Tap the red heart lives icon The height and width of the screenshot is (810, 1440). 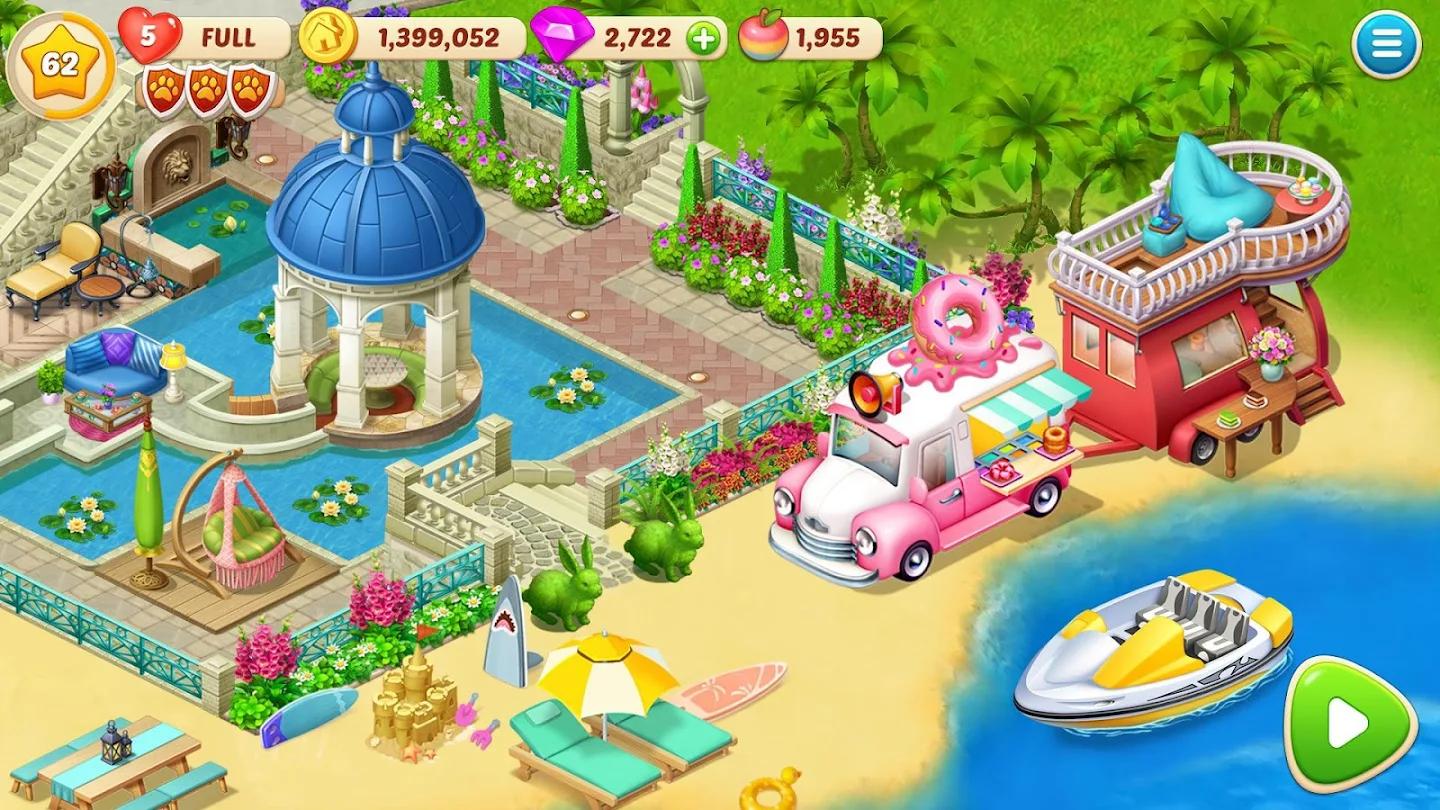tap(149, 36)
